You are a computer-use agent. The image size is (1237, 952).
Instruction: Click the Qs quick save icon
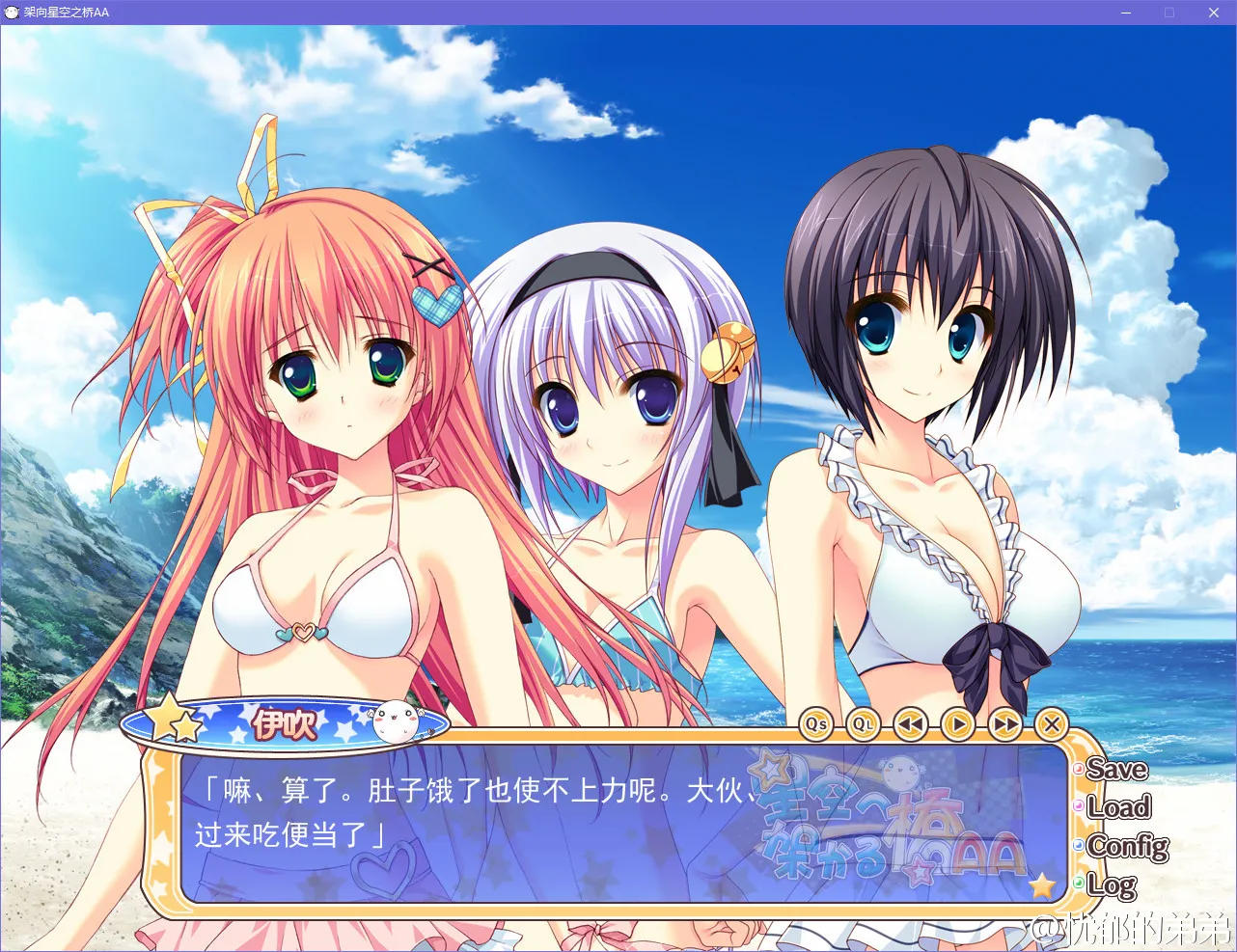tap(815, 725)
